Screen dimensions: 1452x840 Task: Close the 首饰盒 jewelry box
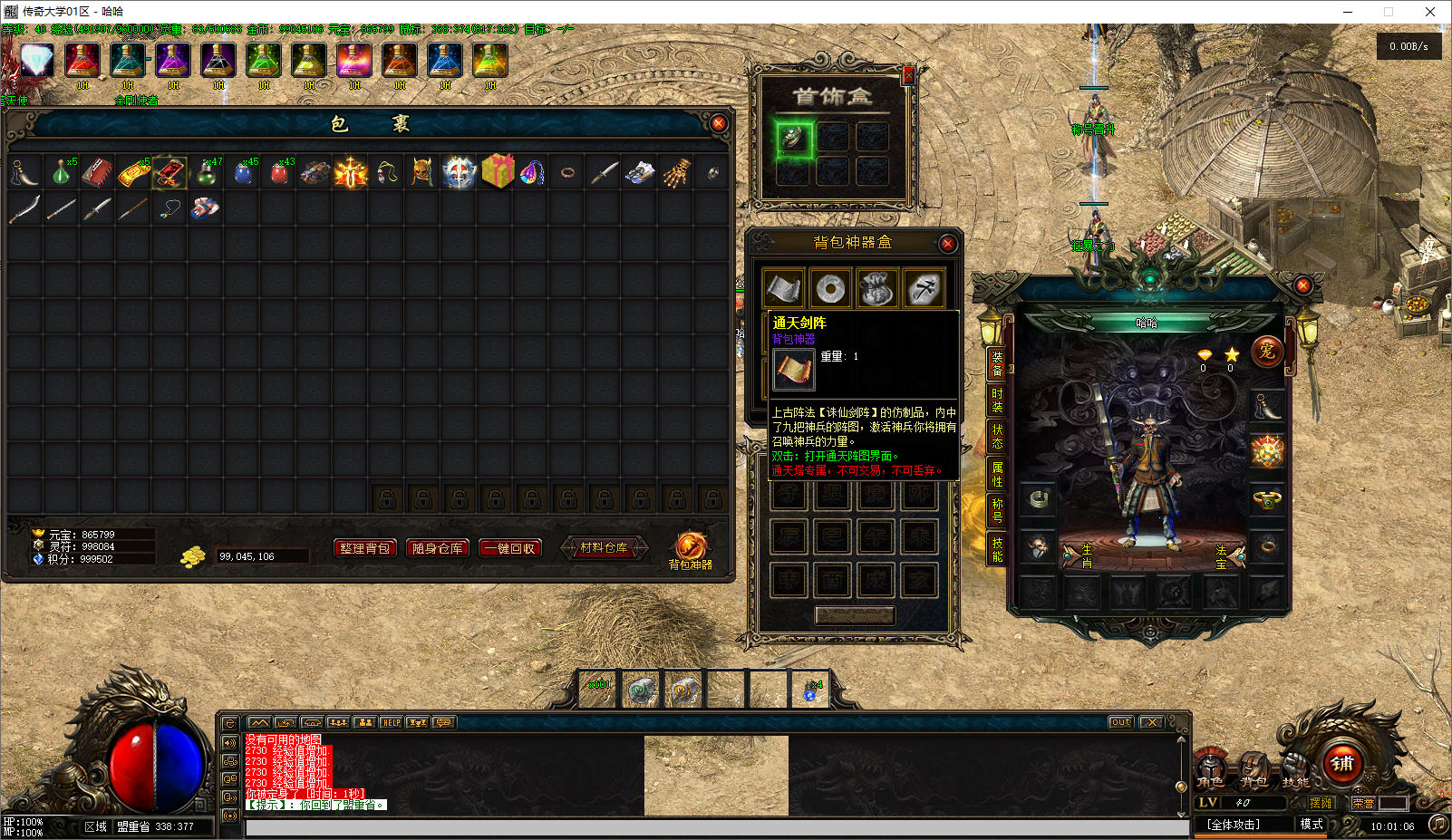coord(908,76)
